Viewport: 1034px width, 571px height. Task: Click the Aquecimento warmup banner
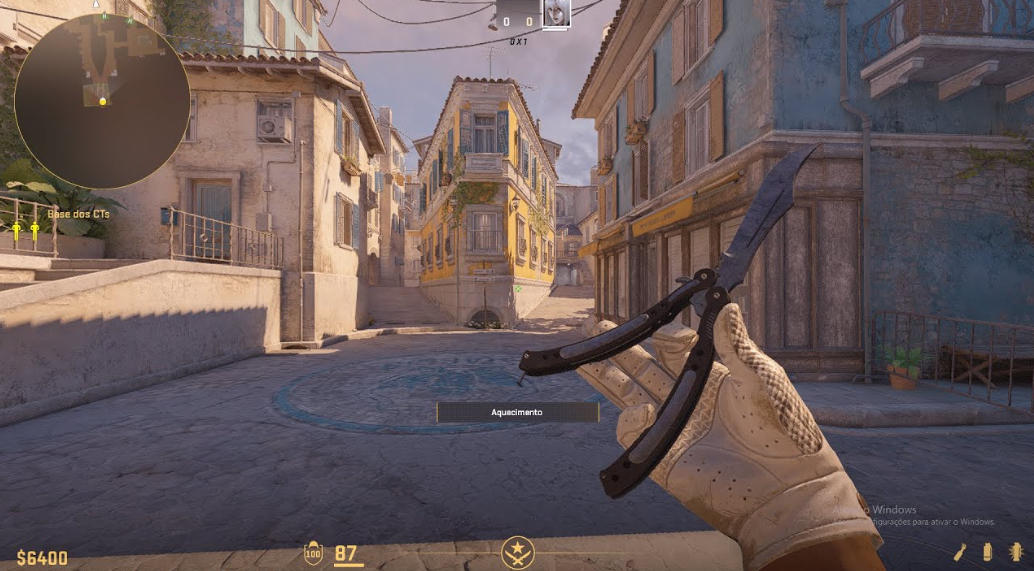(517, 412)
